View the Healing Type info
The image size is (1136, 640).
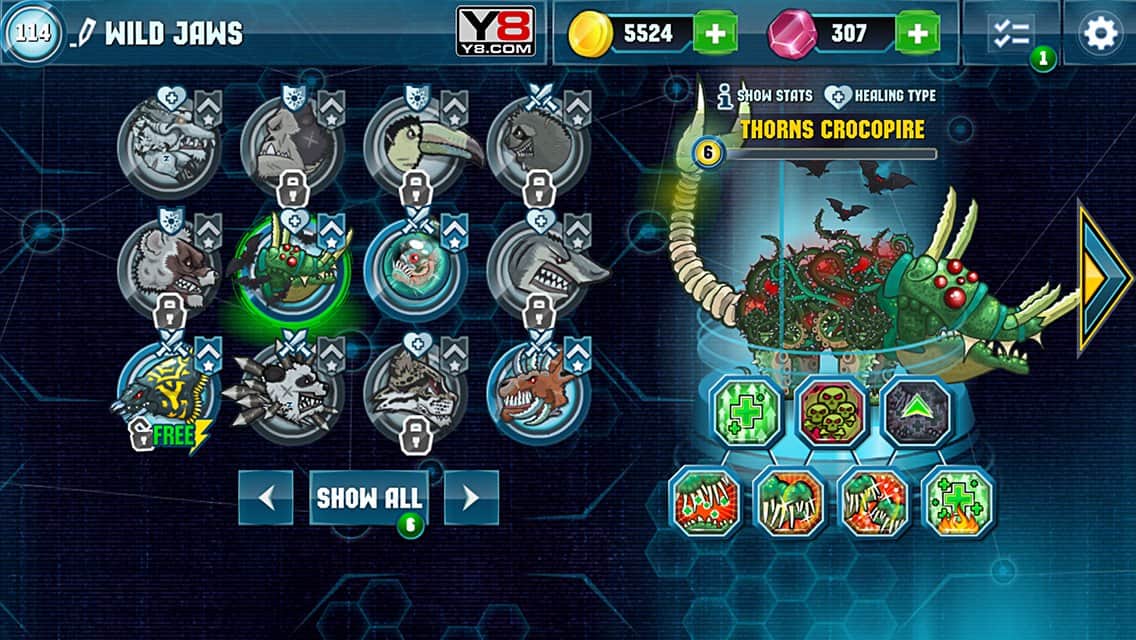[x=881, y=96]
